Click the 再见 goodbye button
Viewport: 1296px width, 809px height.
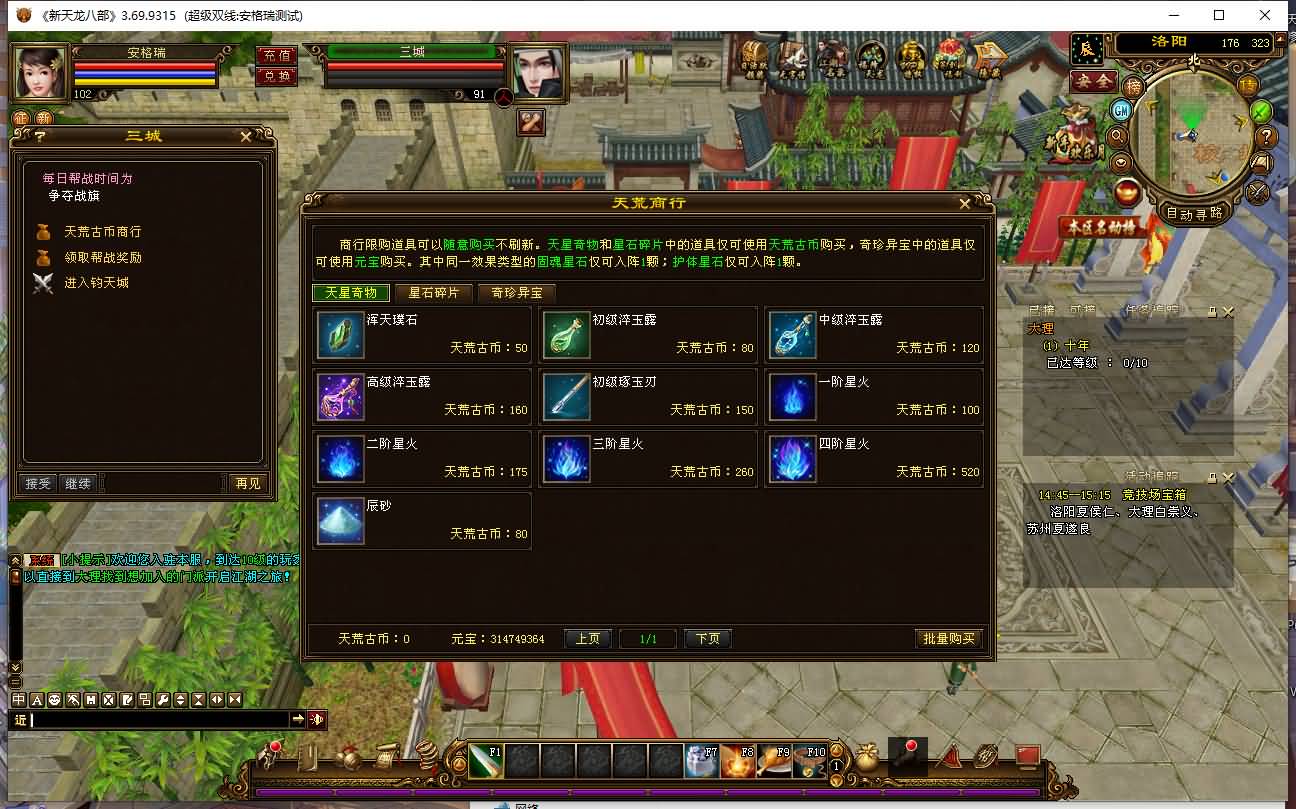247,483
